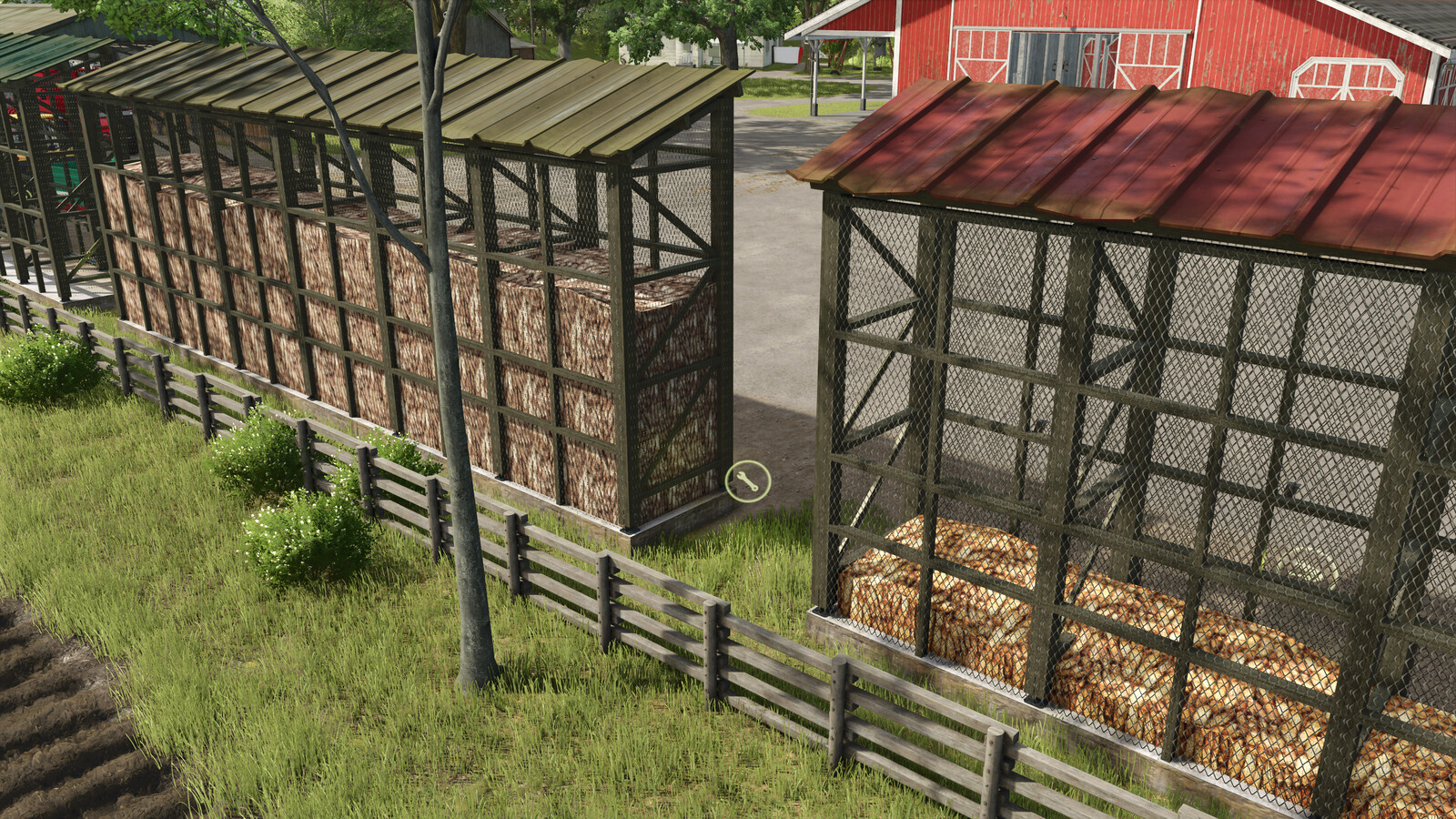Image resolution: width=1456 pixels, height=819 pixels.
Task: Click the wrench icon marker
Action: (x=748, y=481)
